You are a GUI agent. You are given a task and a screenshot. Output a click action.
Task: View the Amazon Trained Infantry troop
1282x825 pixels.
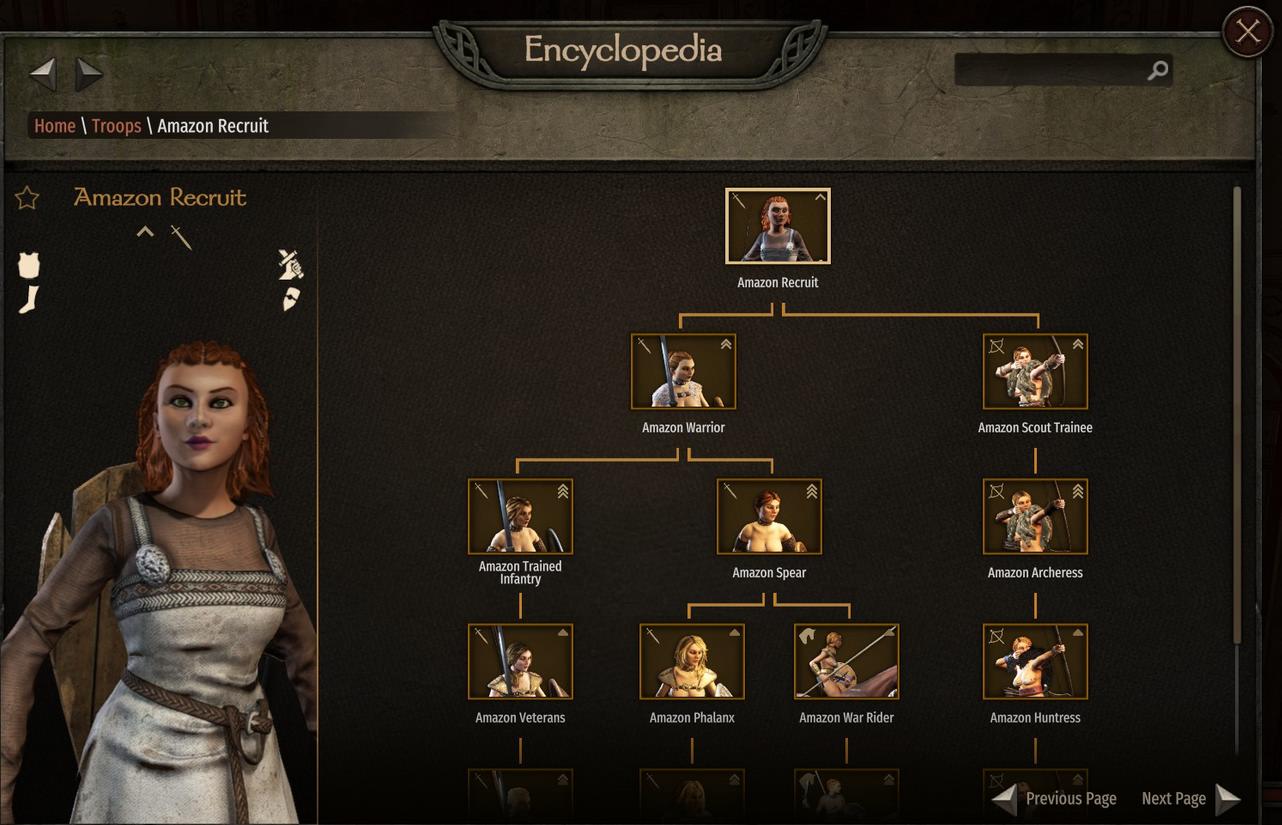(520, 517)
